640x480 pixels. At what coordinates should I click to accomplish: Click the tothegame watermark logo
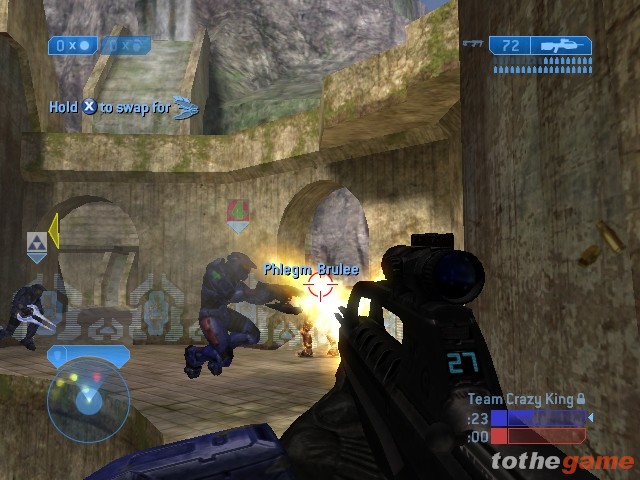(562, 461)
